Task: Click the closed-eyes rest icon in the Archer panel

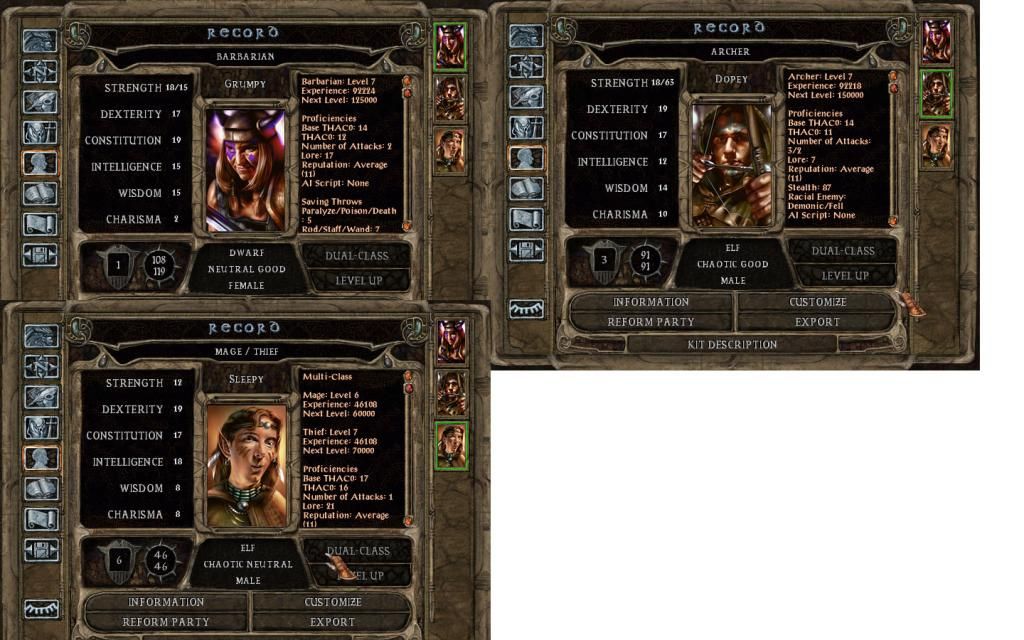Action: 526,310
